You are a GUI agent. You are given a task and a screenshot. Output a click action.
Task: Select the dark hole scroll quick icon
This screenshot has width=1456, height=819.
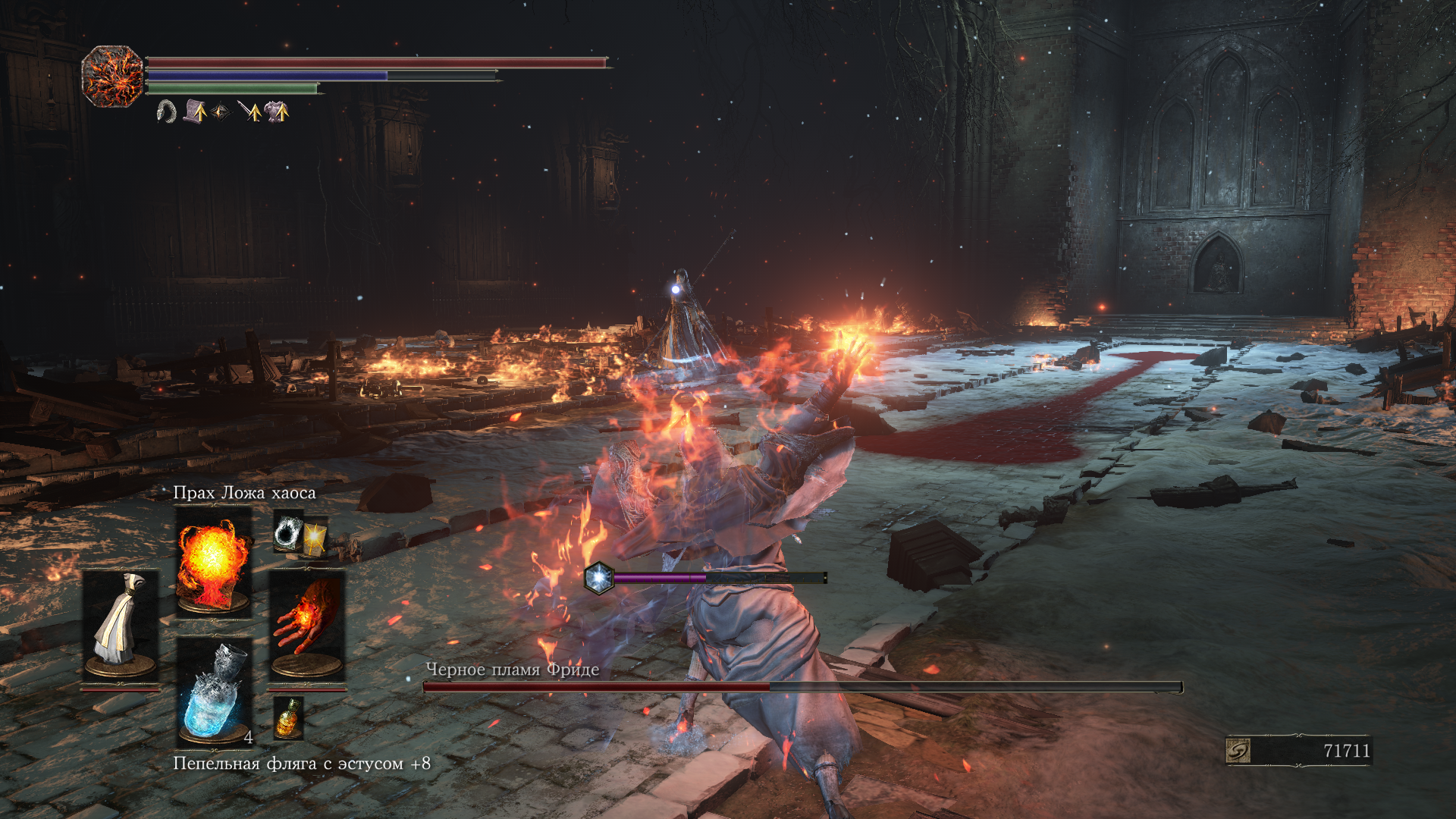tap(288, 532)
